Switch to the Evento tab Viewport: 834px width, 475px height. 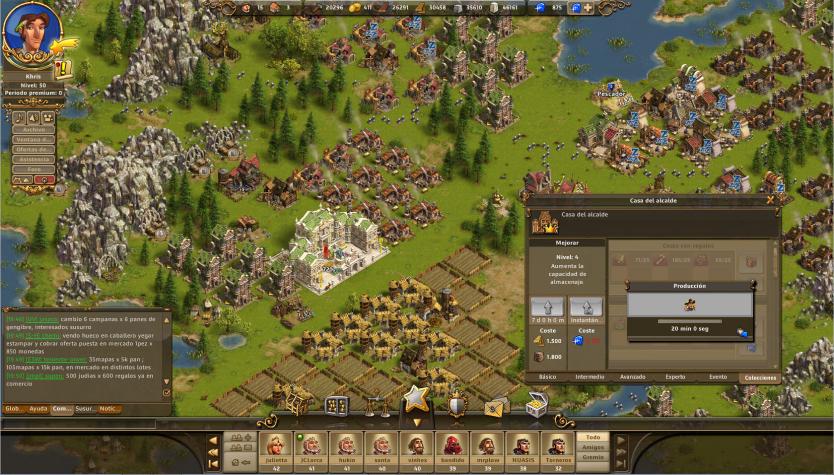pyautogui.click(x=717, y=377)
